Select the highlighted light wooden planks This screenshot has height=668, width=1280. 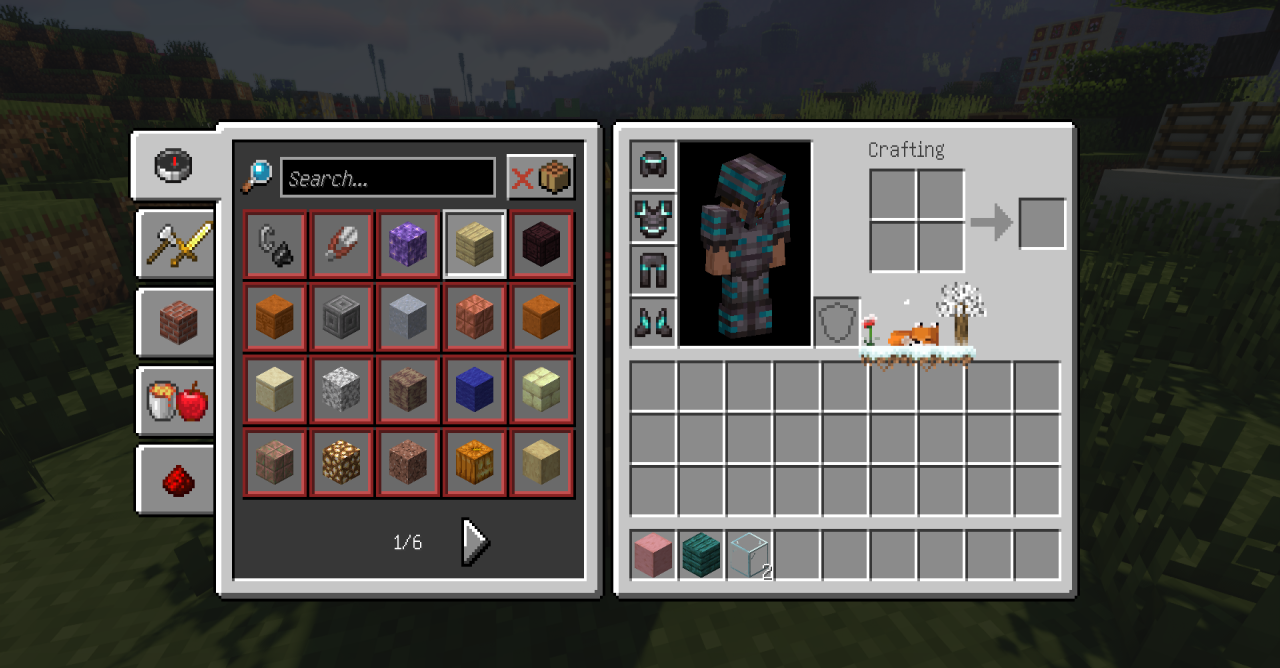coord(475,245)
